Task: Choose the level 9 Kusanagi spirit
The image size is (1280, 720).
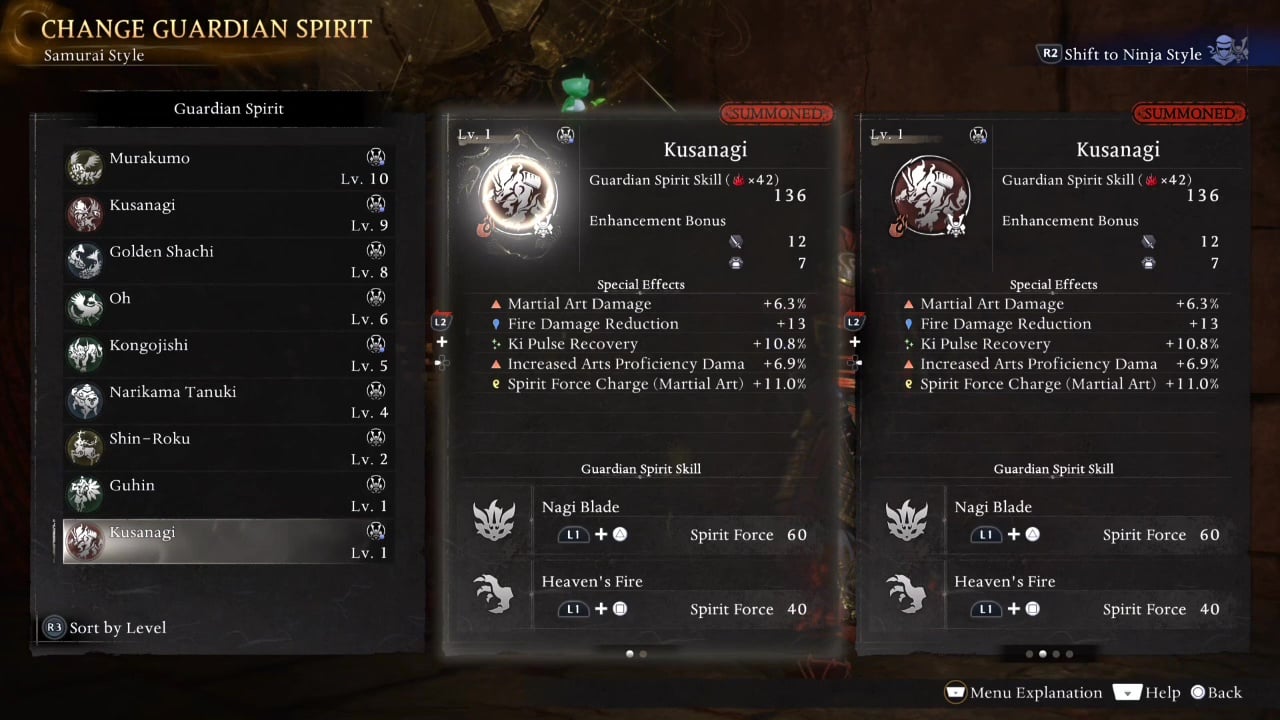Action: pyautogui.click(x=227, y=215)
